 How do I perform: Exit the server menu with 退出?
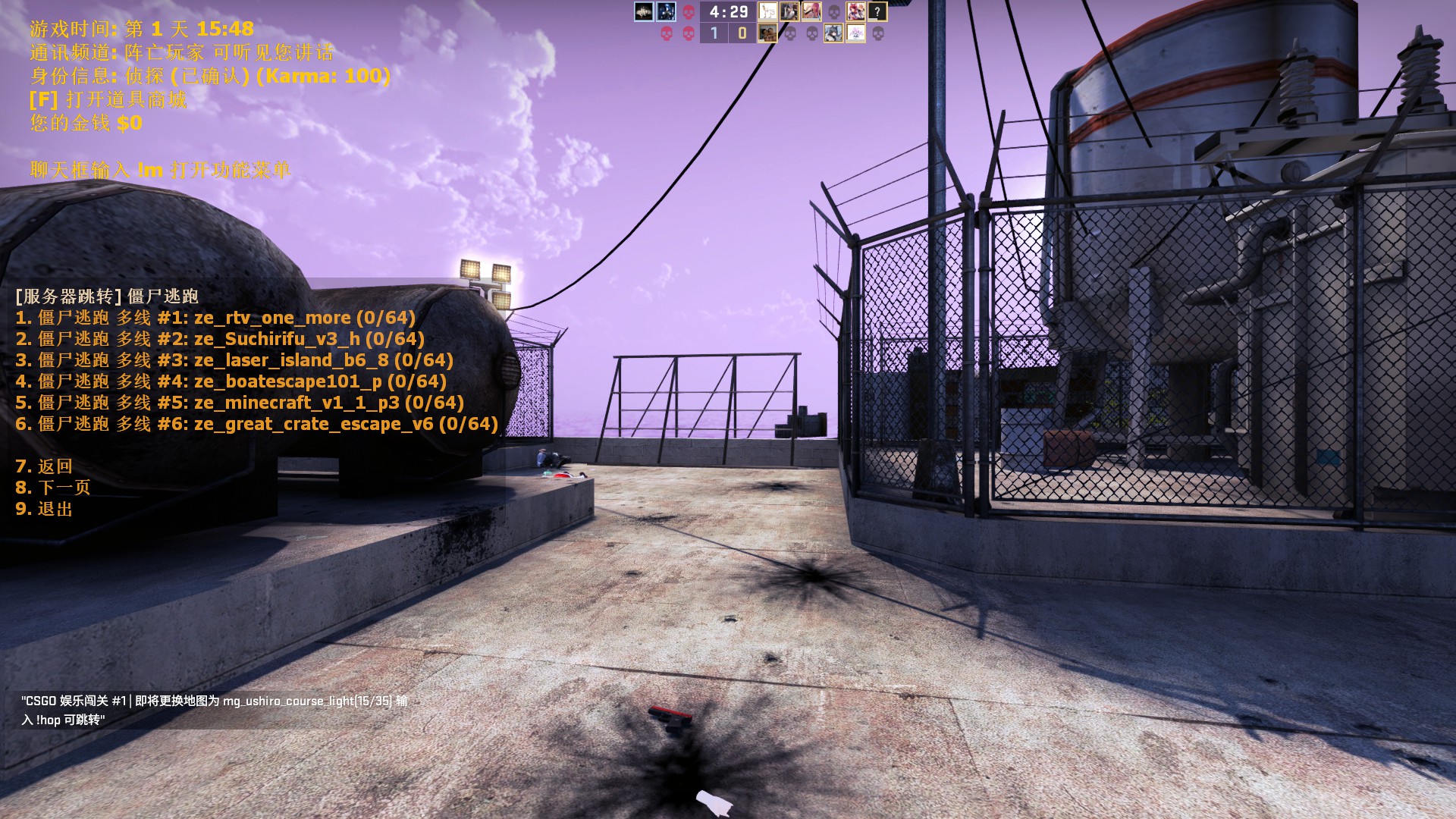click(44, 509)
